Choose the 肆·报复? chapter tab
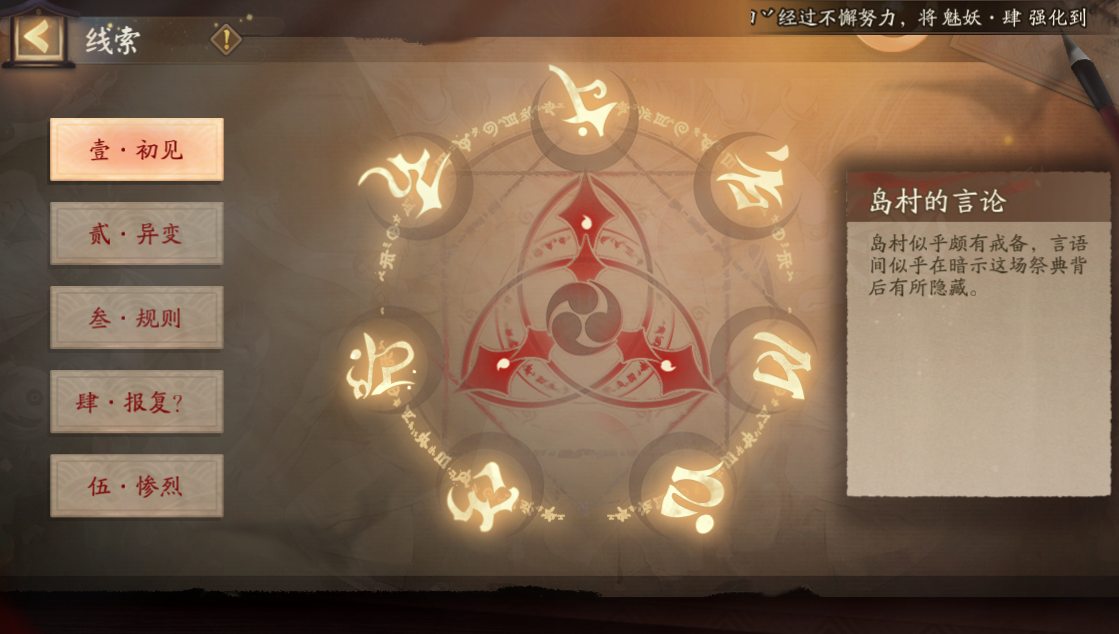 pyautogui.click(x=137, y=402)
